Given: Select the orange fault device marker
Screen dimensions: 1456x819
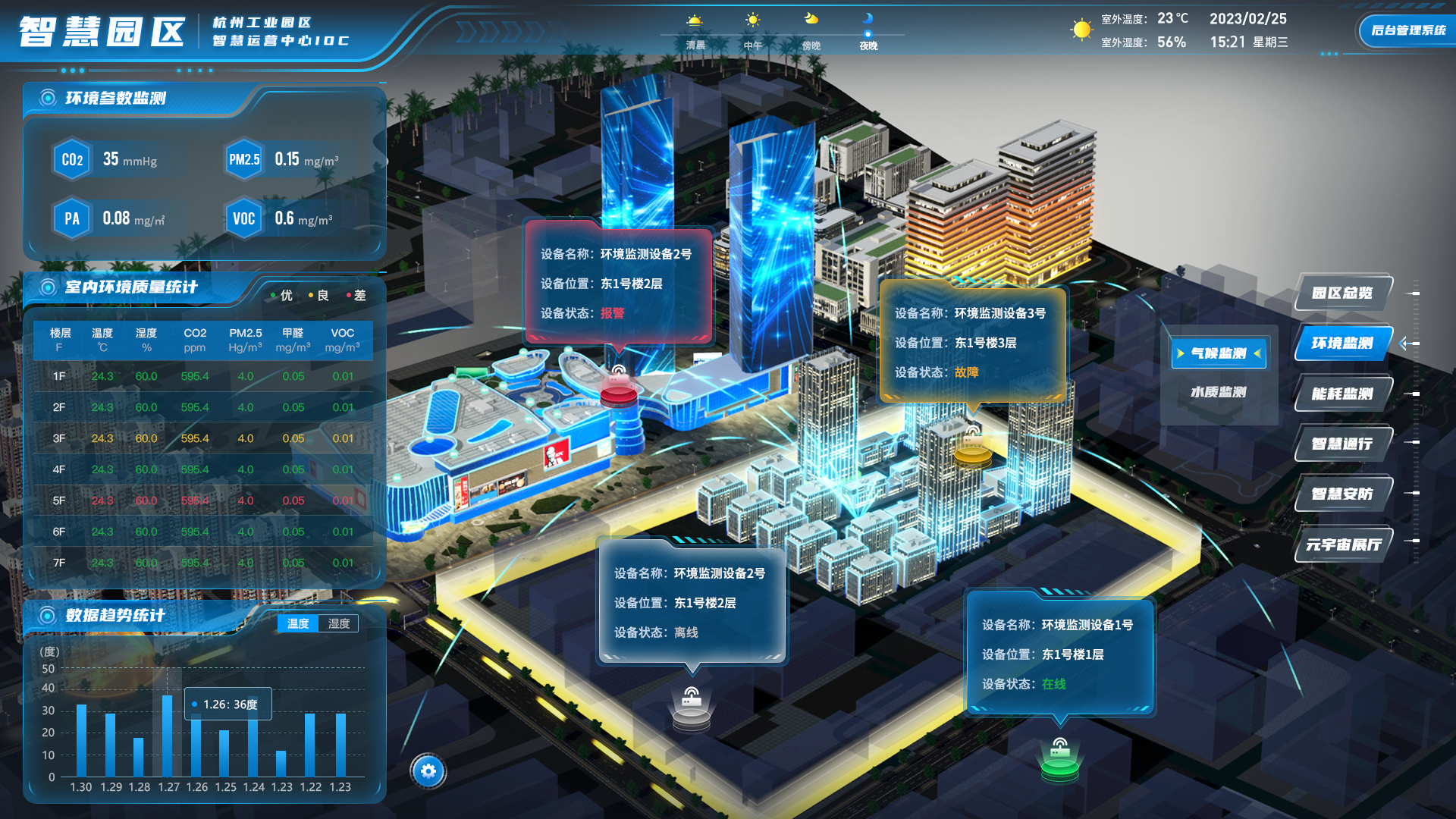Looking at the screenshot, I should click(x=972, y=450).
